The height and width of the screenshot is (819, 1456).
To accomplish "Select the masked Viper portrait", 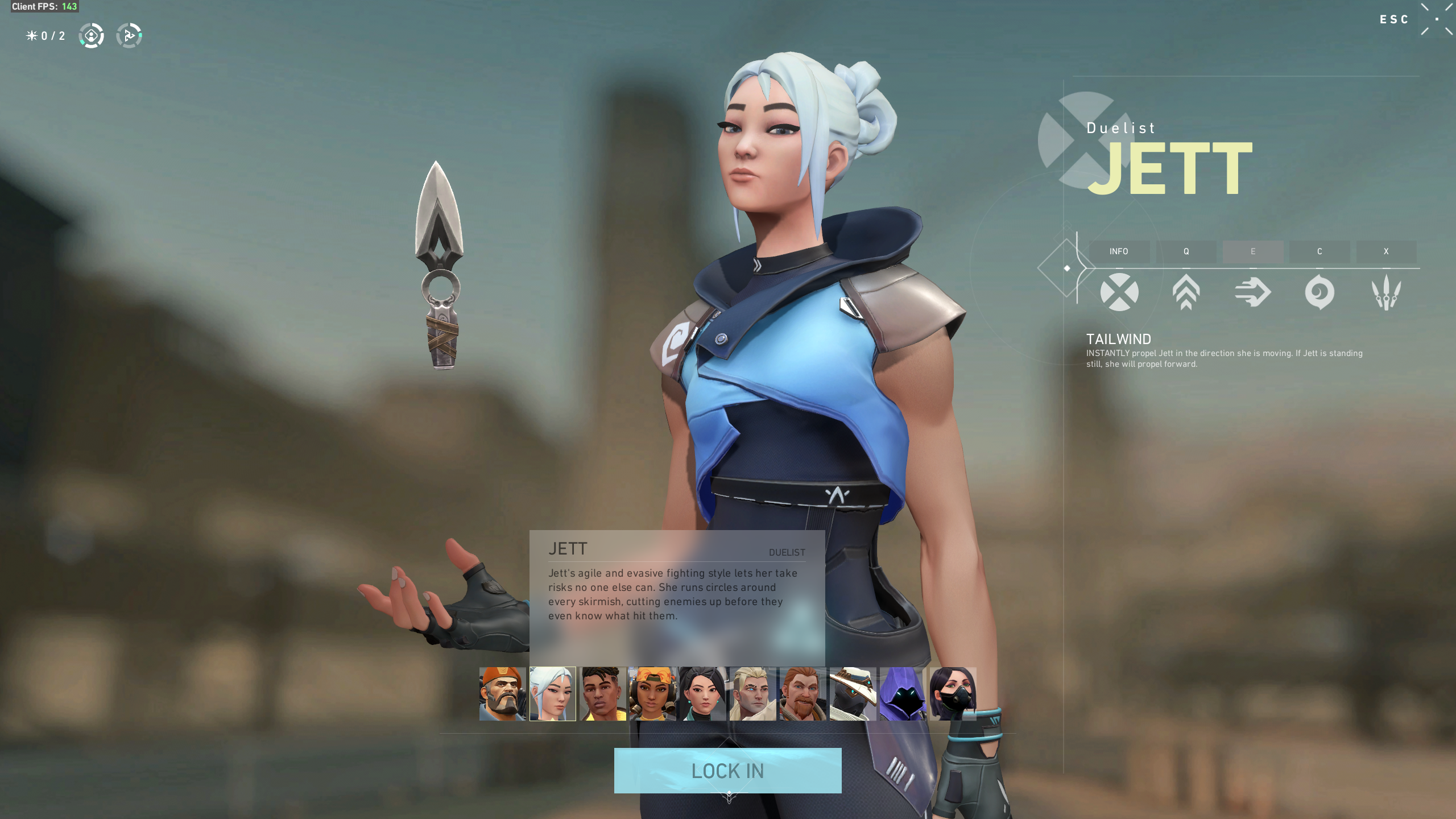I will click(x=953, y=694).
